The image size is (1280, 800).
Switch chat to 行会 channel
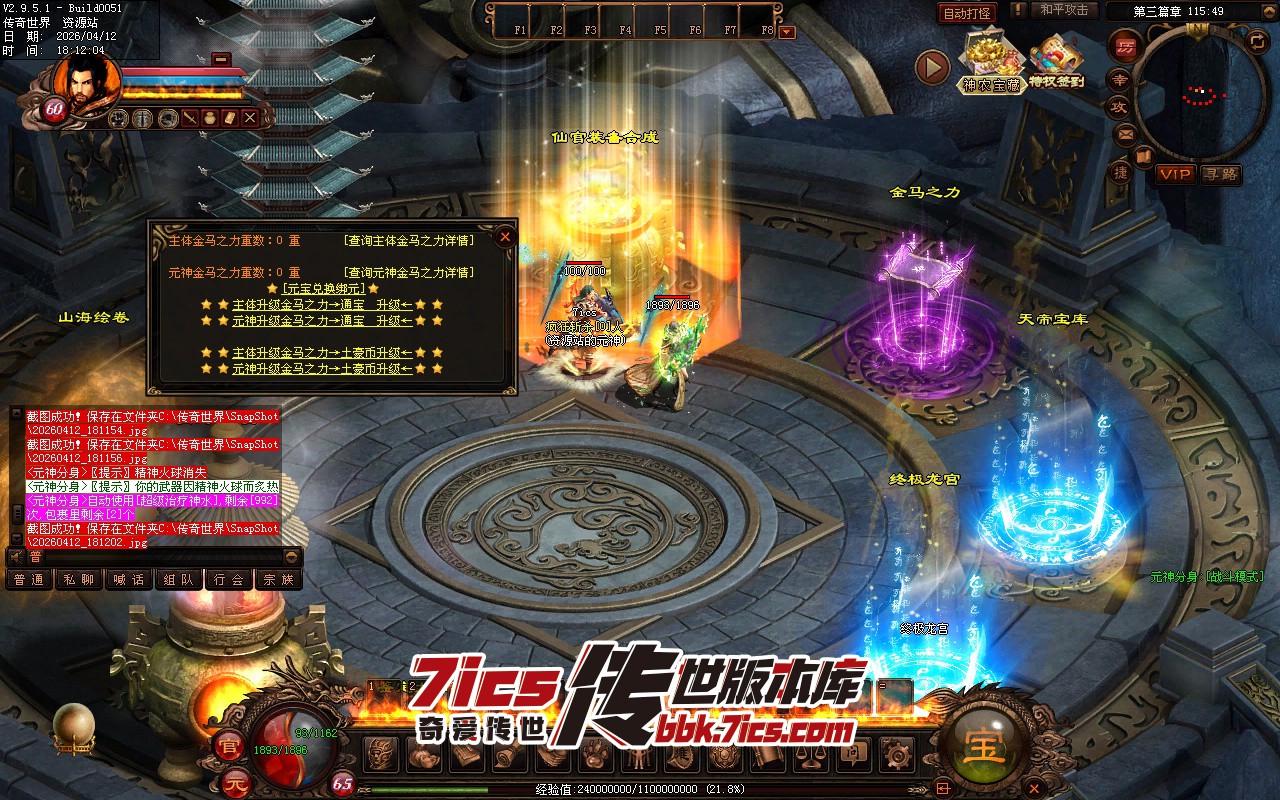(x=229, y=579)
